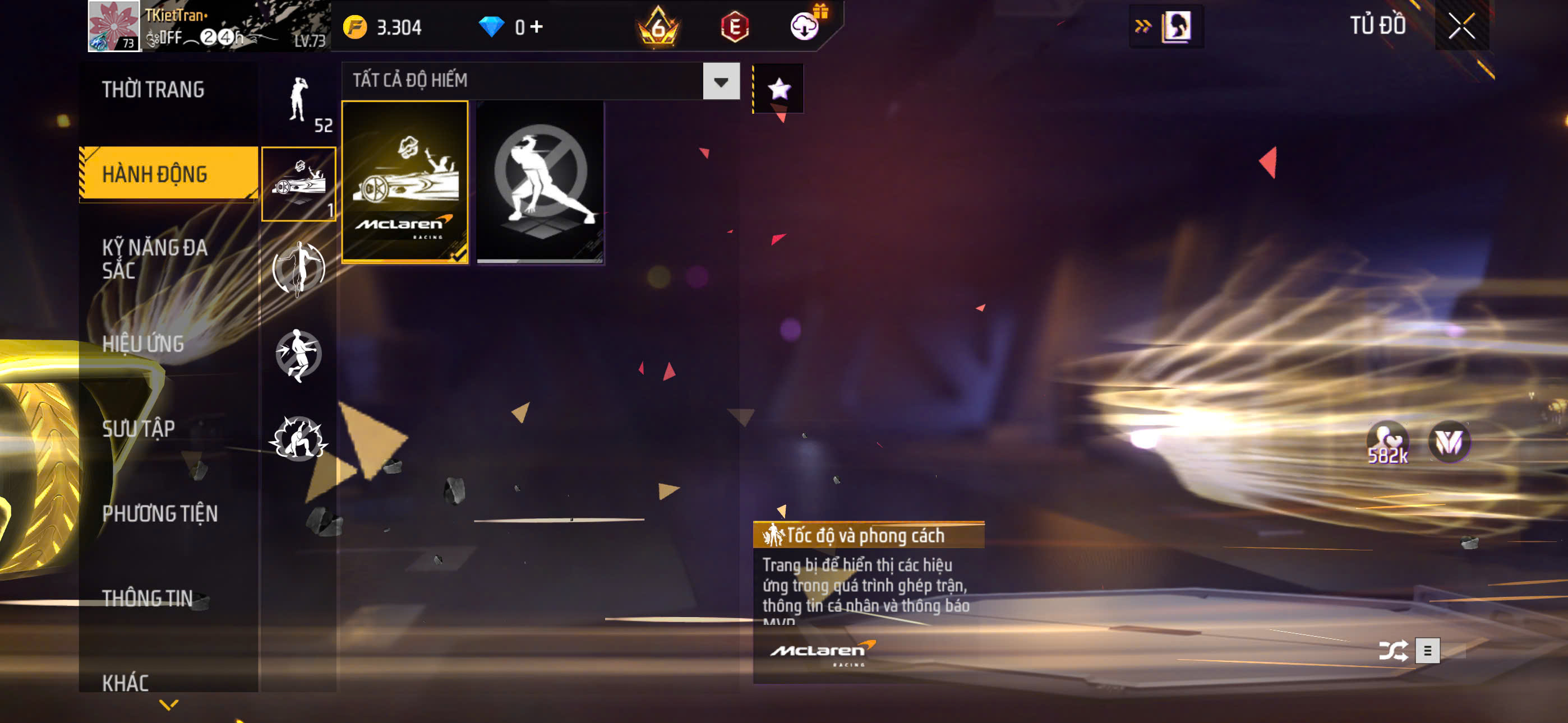Select the Khác category
The image size is (1568, 723).
pos(126,683)
